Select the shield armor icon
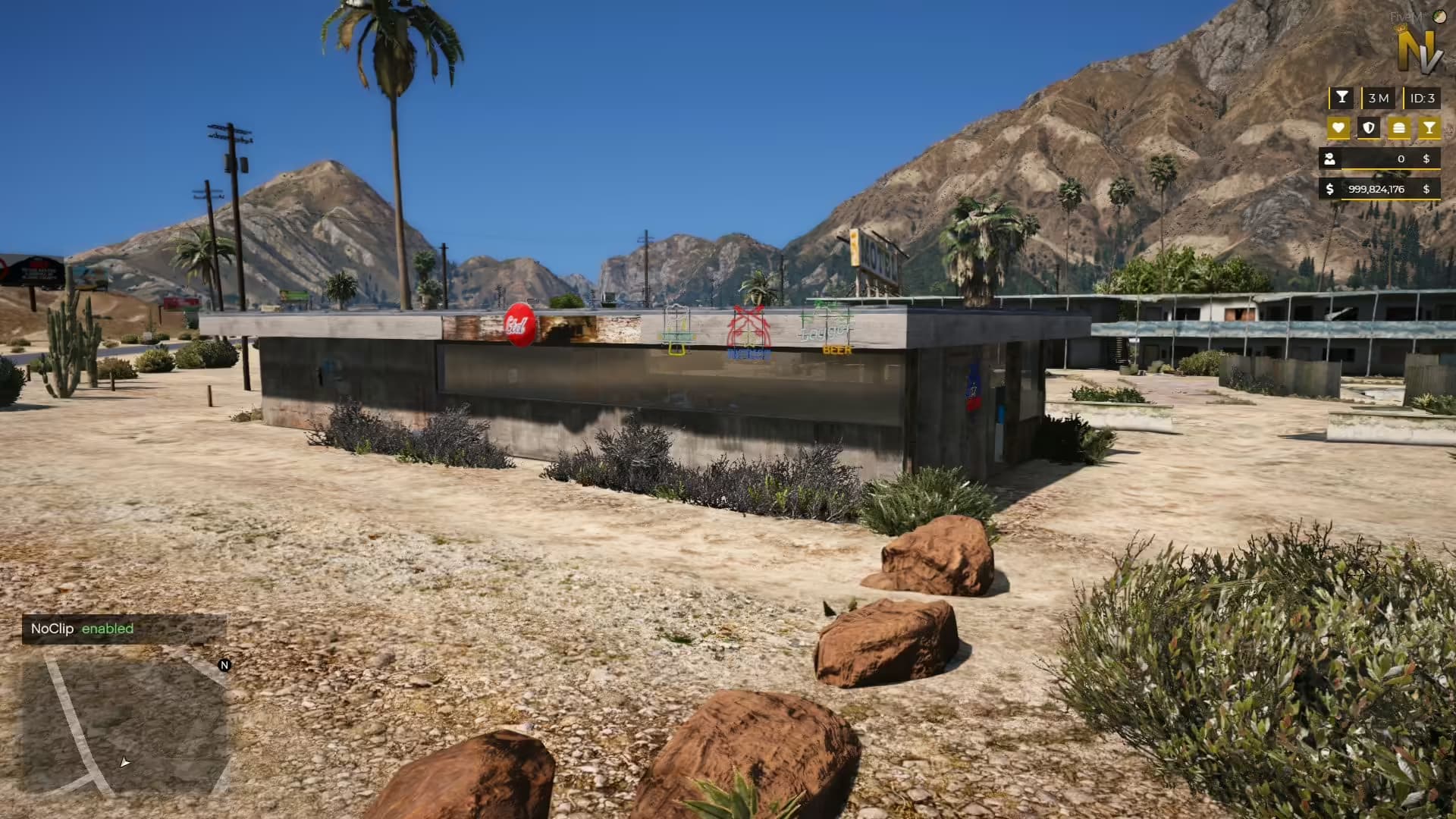This screenshot has height=819, width=1456. pyautogui.click(x=1368, y=128)
